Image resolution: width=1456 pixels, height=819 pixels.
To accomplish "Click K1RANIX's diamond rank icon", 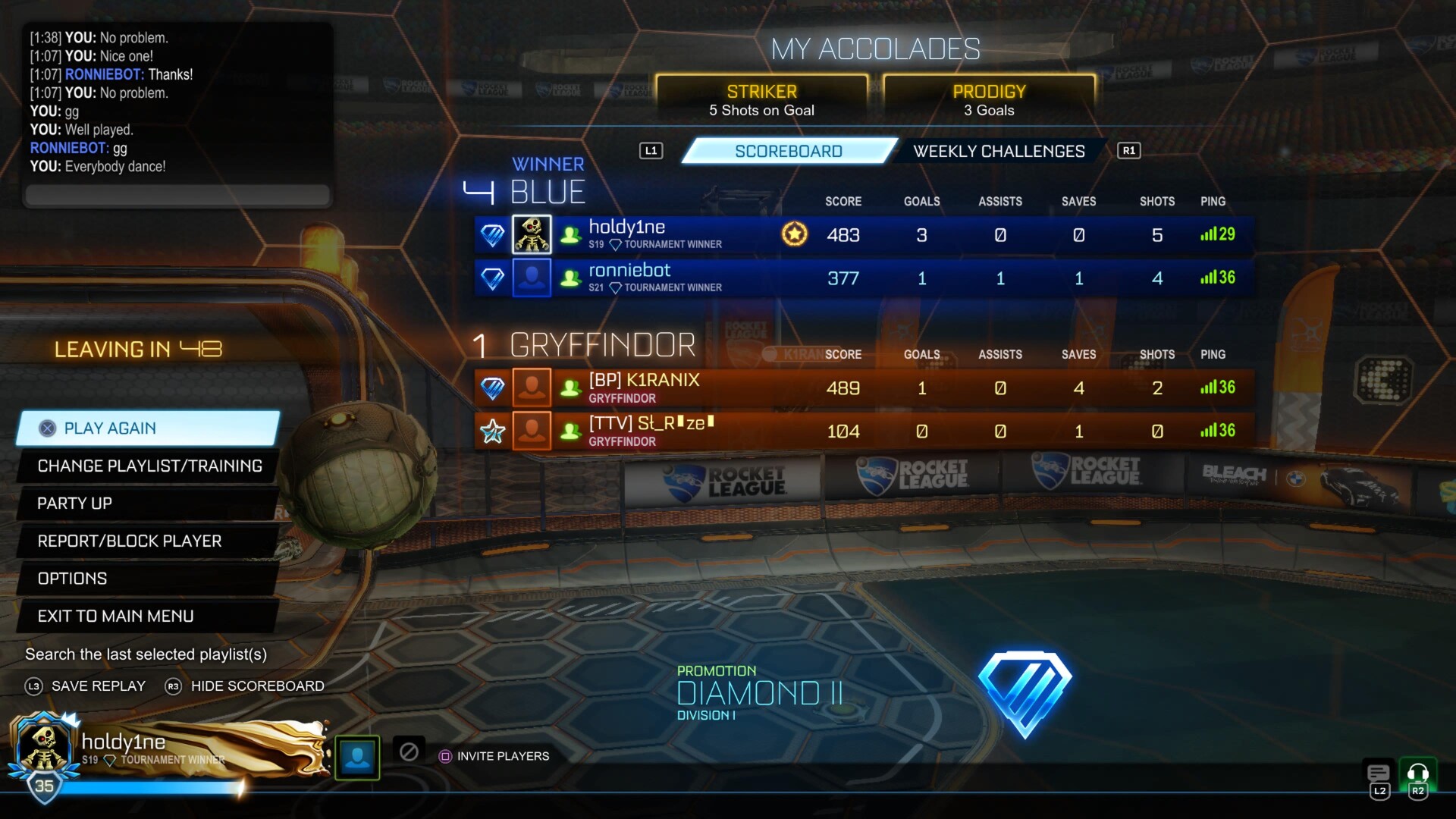I will 493,388.
